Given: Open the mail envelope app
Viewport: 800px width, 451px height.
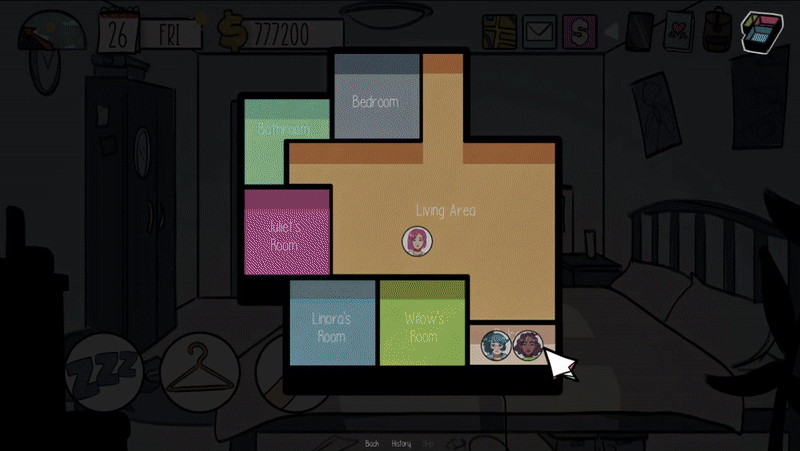Looking at the screenshot, I should click(540, 32).
